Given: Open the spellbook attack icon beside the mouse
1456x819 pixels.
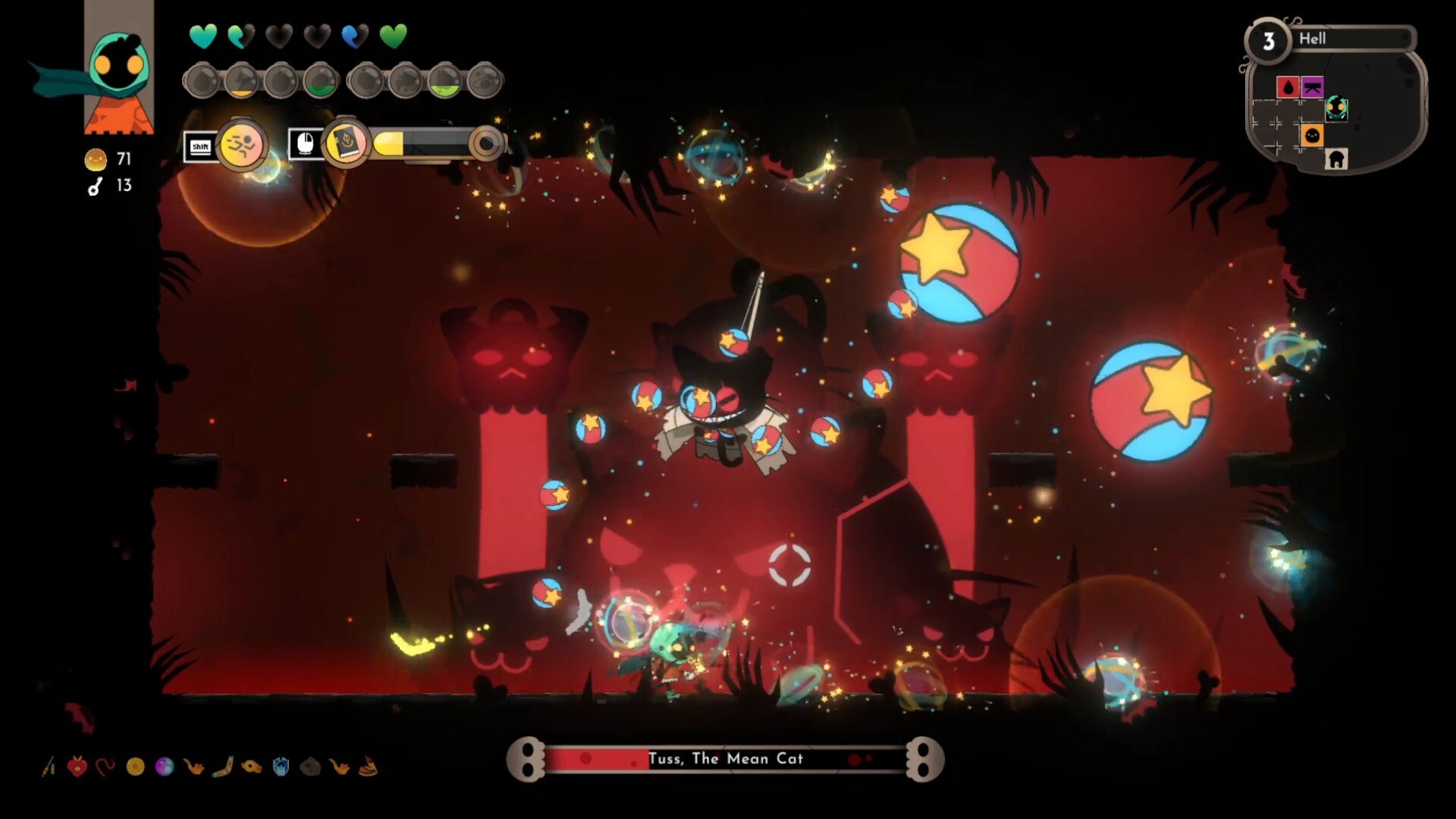Looking at the screenshot, I should coord(345,144).
